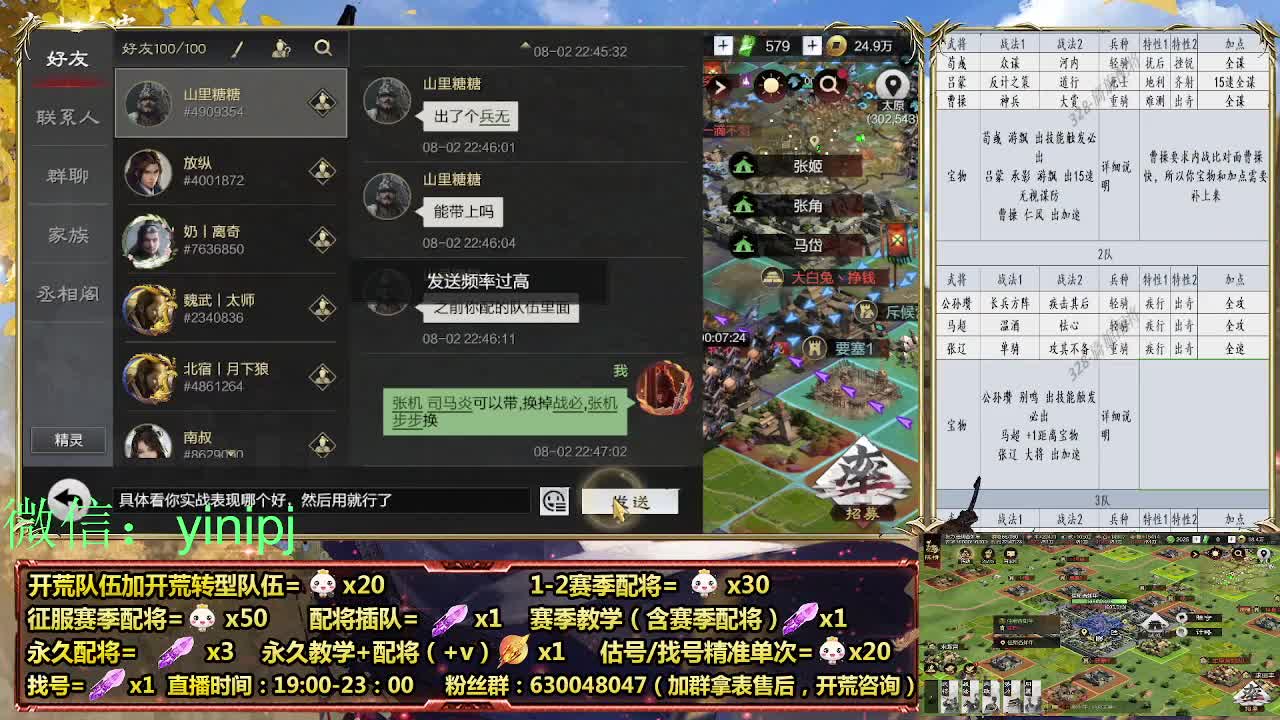The width and height of the screenshot is (1280, 720).
Task: Collapse the map resource bar with the chevron arrow
Action: coord(722,87)
